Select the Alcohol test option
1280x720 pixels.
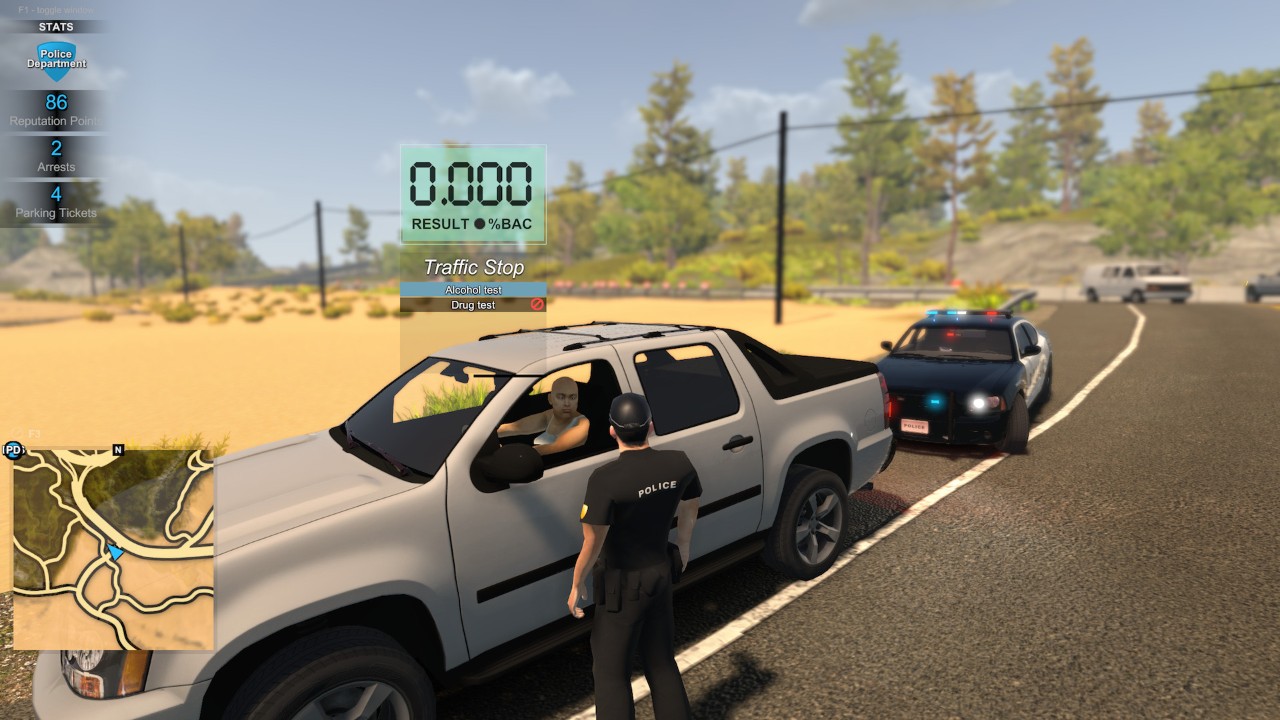[473, 290]
